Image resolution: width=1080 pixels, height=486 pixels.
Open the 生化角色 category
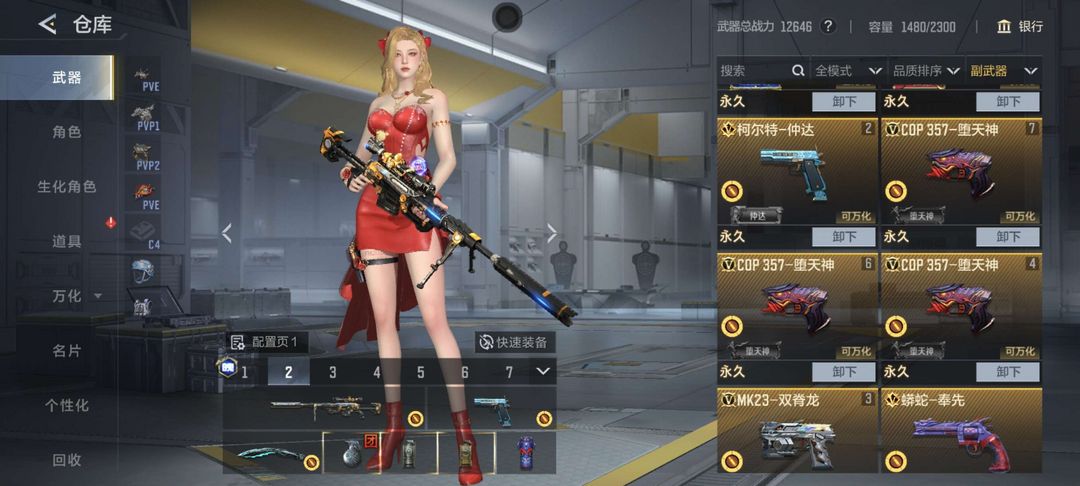pos(66,187)
